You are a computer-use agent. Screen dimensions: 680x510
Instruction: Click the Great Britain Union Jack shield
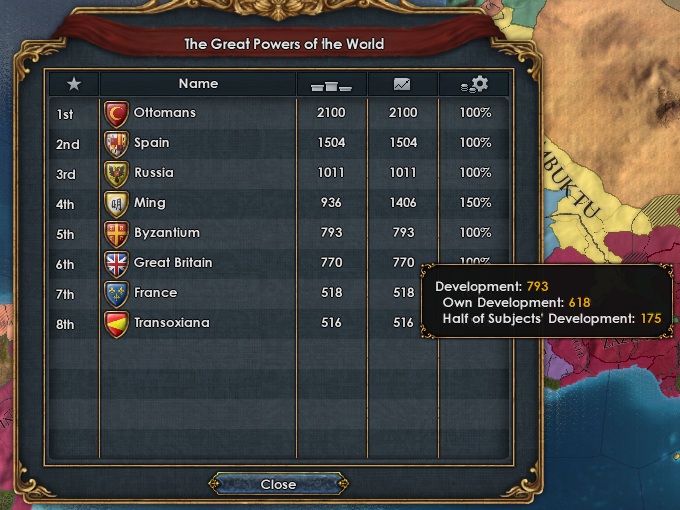pos(116,263)
